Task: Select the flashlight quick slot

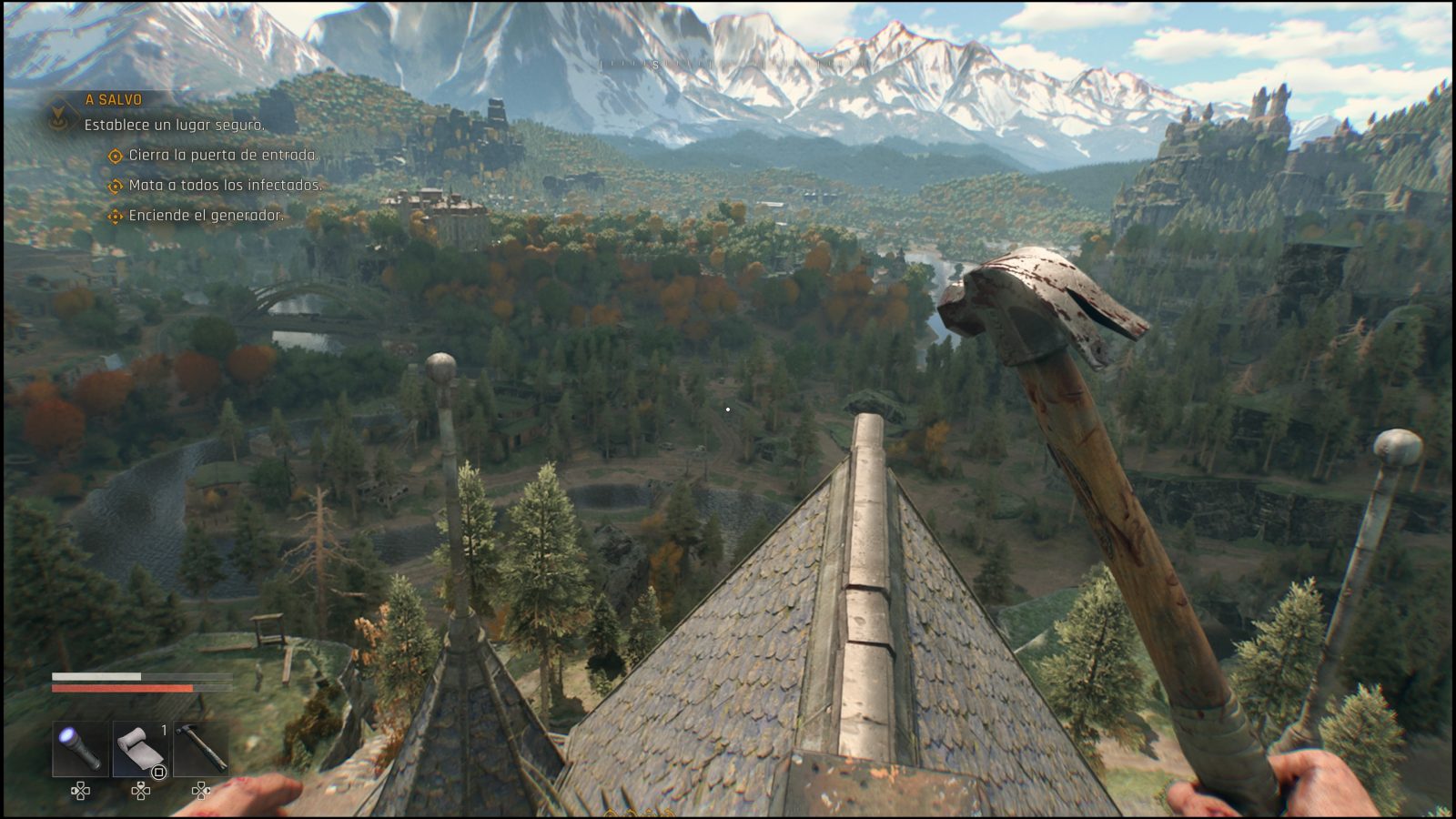Action: pos(80,749)
